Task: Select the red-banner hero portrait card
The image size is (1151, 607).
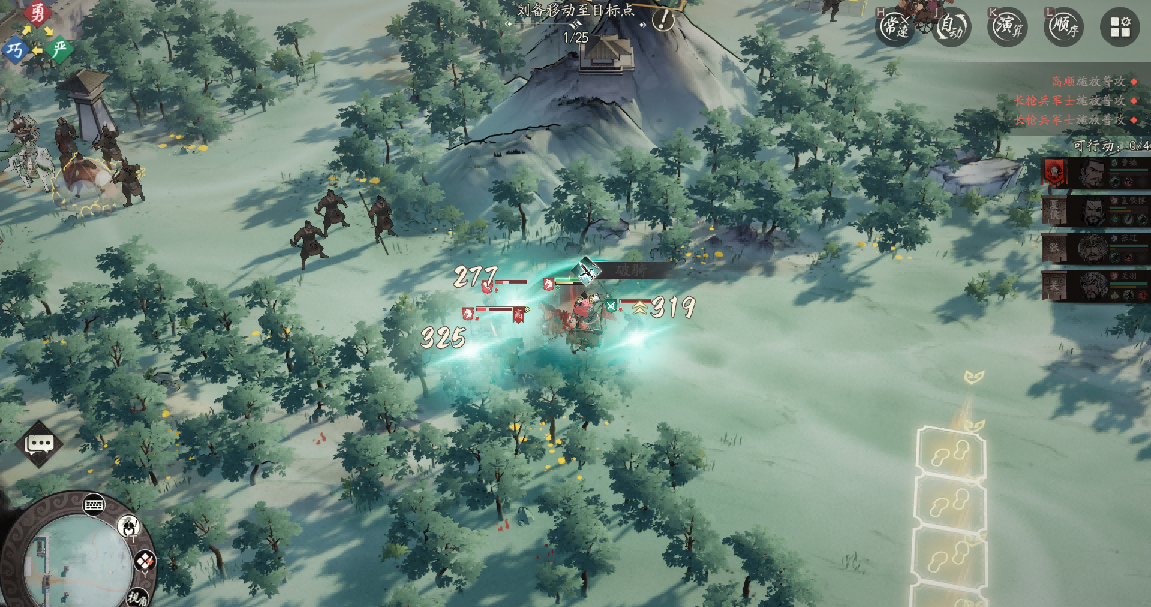Action: 1096,173
